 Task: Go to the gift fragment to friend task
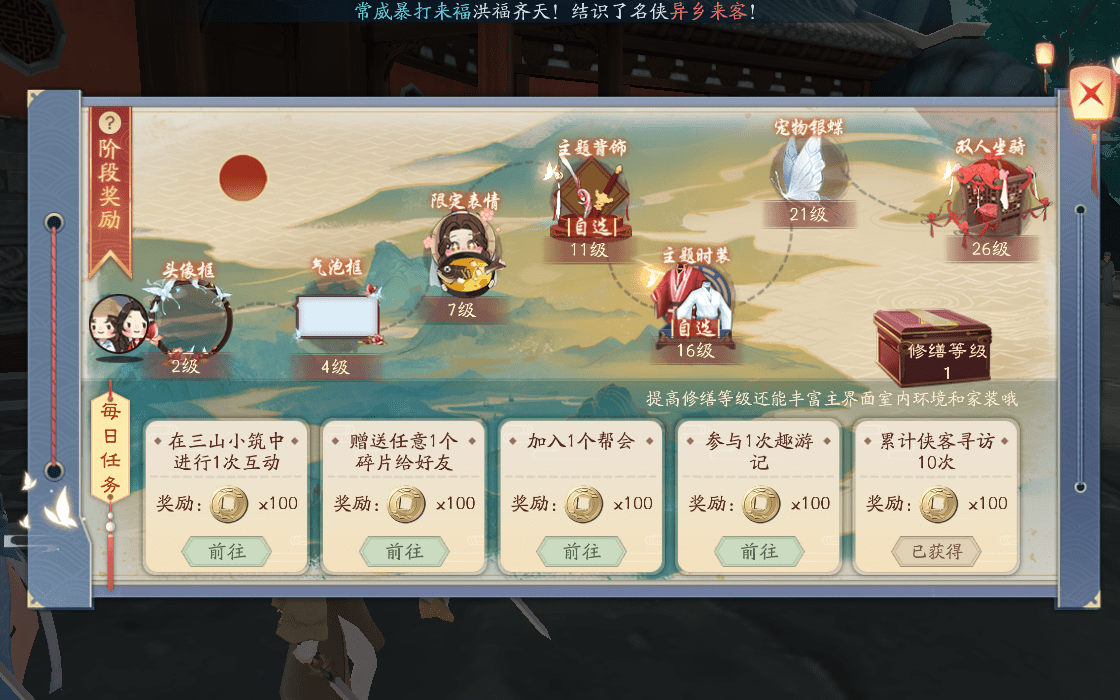click(x=404, y=551)
